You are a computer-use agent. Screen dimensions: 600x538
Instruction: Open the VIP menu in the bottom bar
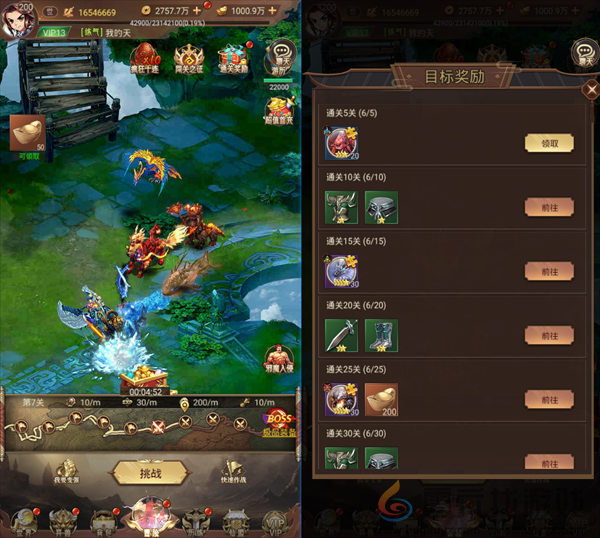(278, 520)
